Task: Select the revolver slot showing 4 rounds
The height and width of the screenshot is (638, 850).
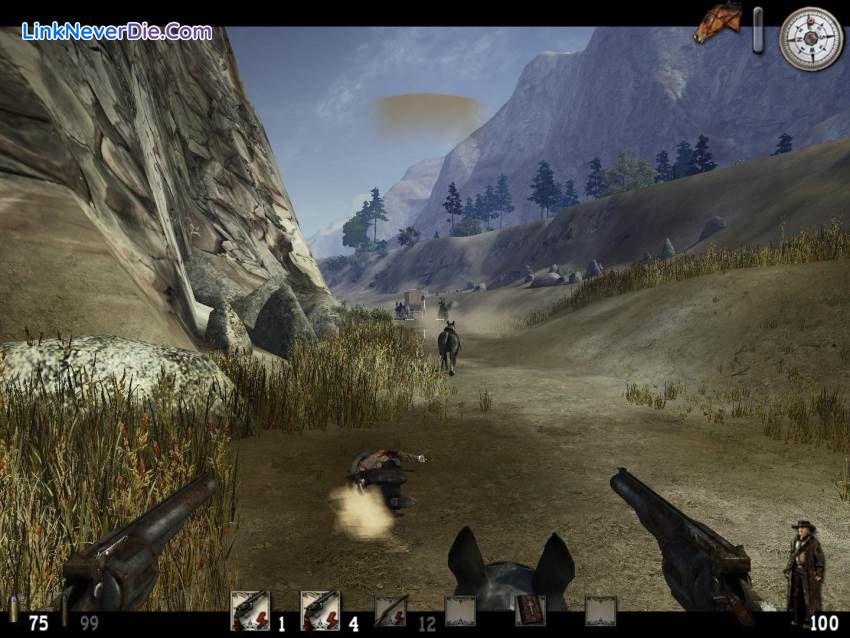Action: coord(319,610)
